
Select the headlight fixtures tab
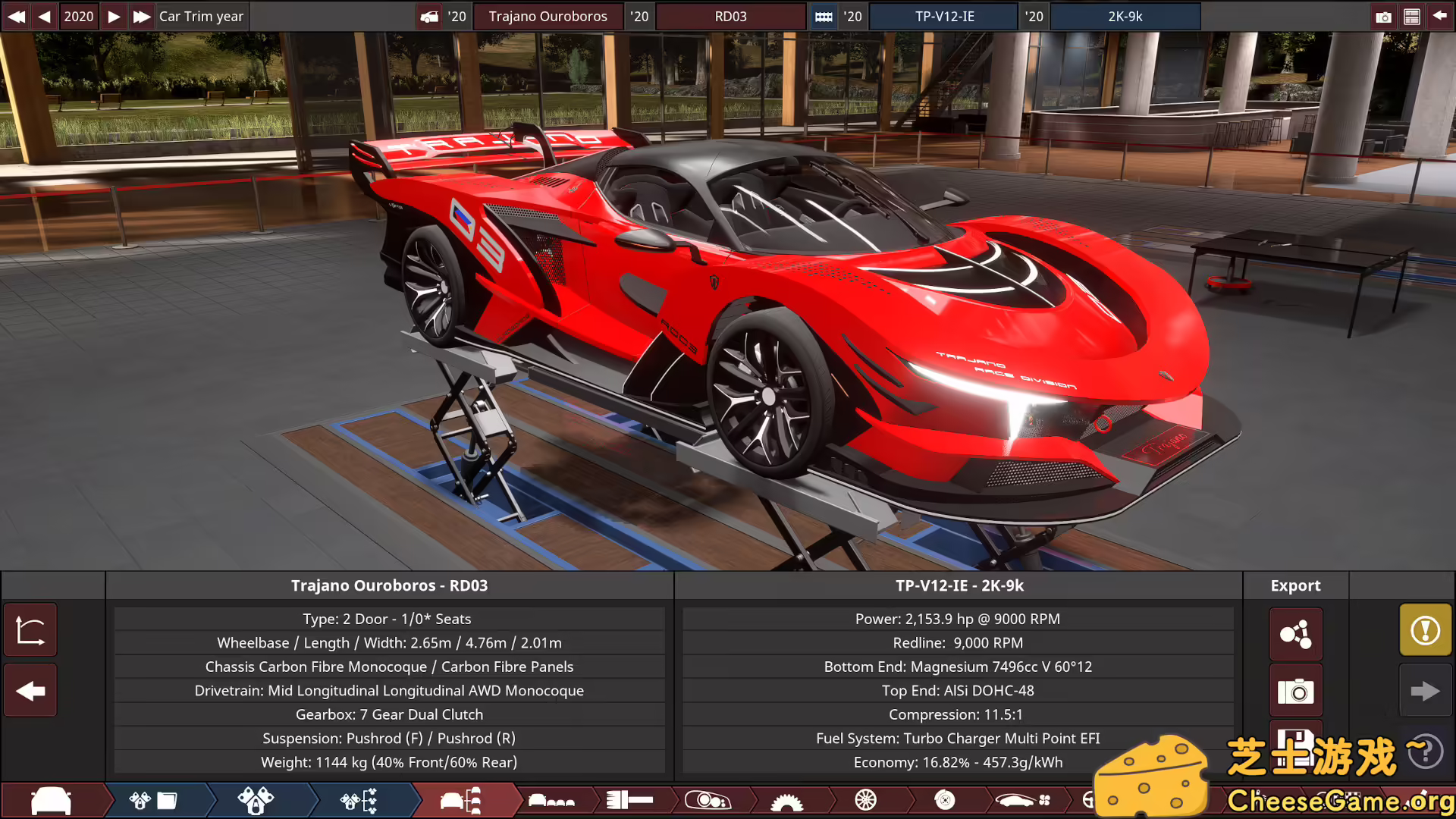pos(708,800)
